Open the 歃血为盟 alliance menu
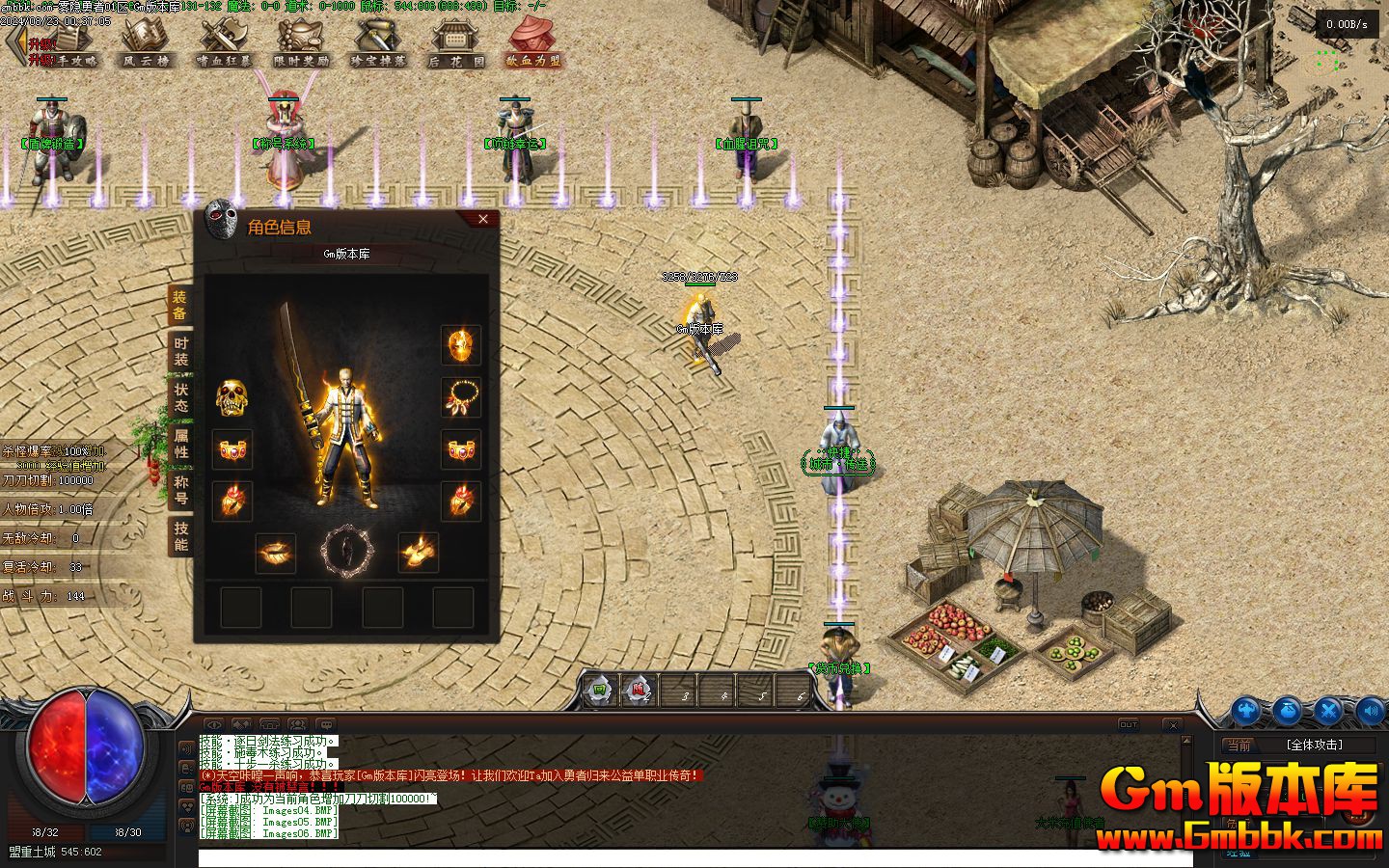The width and height of the screenshot is (1389, 868). (533, 42)
